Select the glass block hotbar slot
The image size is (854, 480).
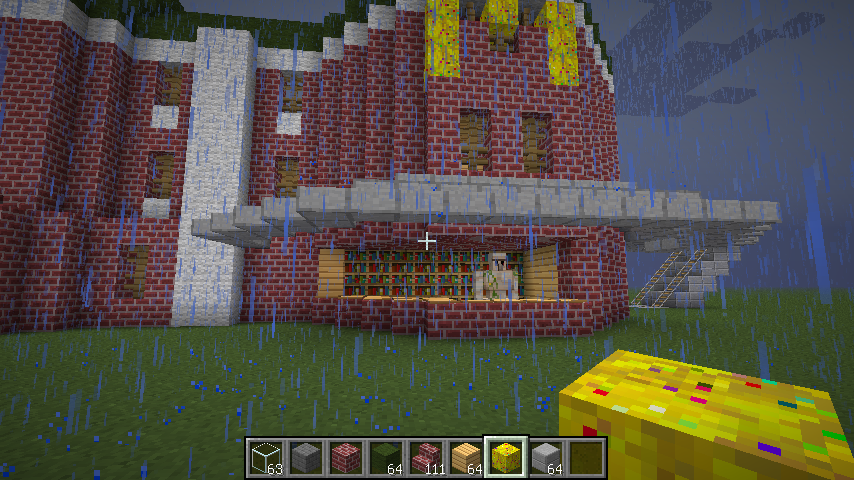pos(265,457)
